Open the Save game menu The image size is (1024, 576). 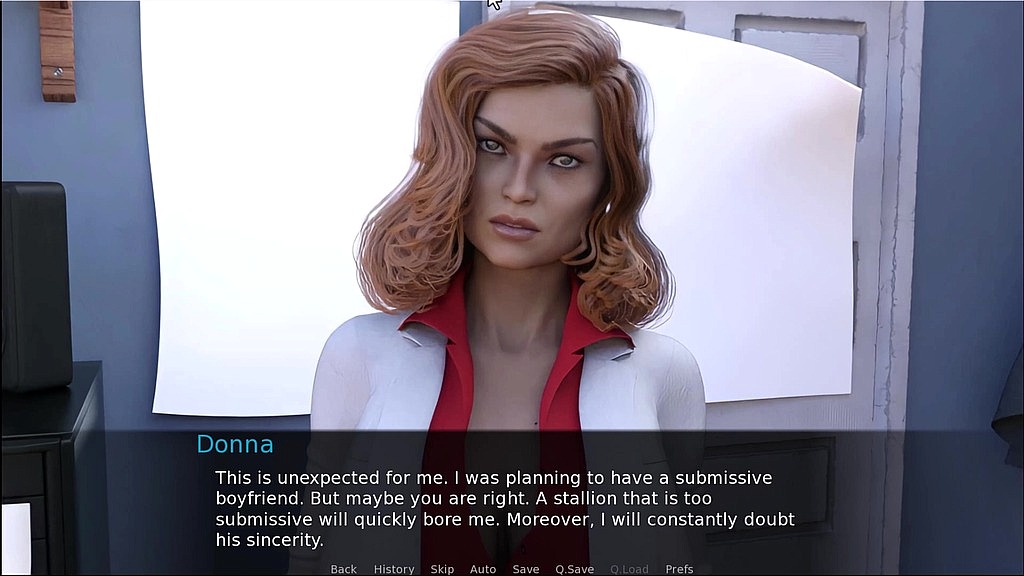click(526, 569)
